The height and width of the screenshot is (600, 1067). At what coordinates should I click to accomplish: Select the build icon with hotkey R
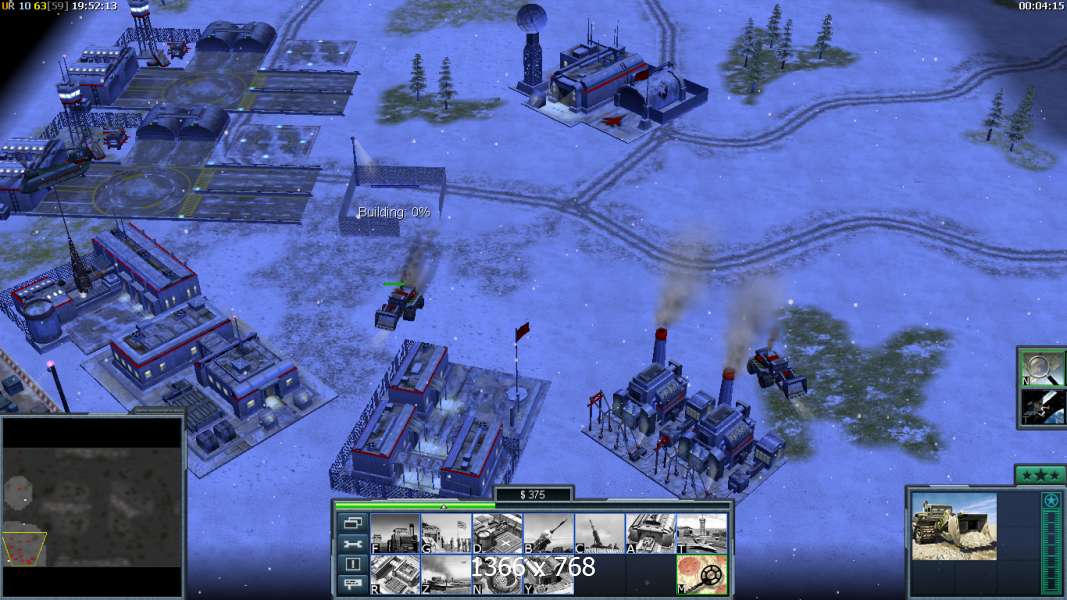coord(395,574)
